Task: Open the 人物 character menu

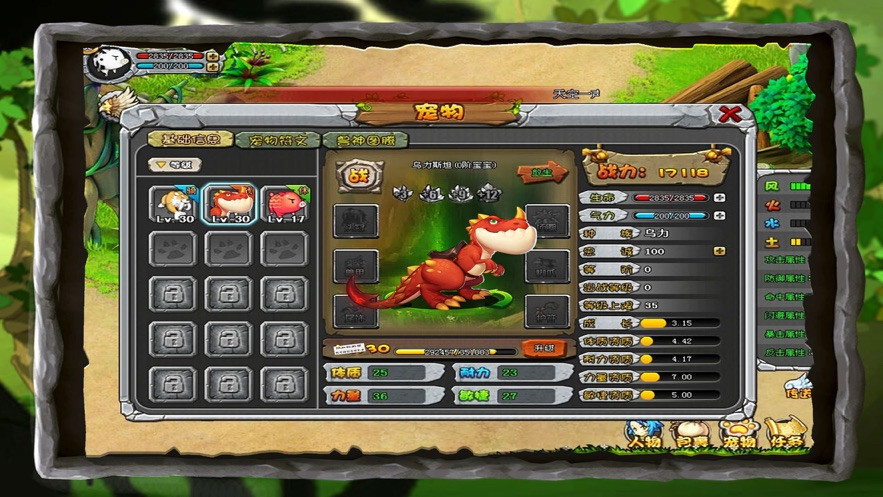Action: click(645, 437)
